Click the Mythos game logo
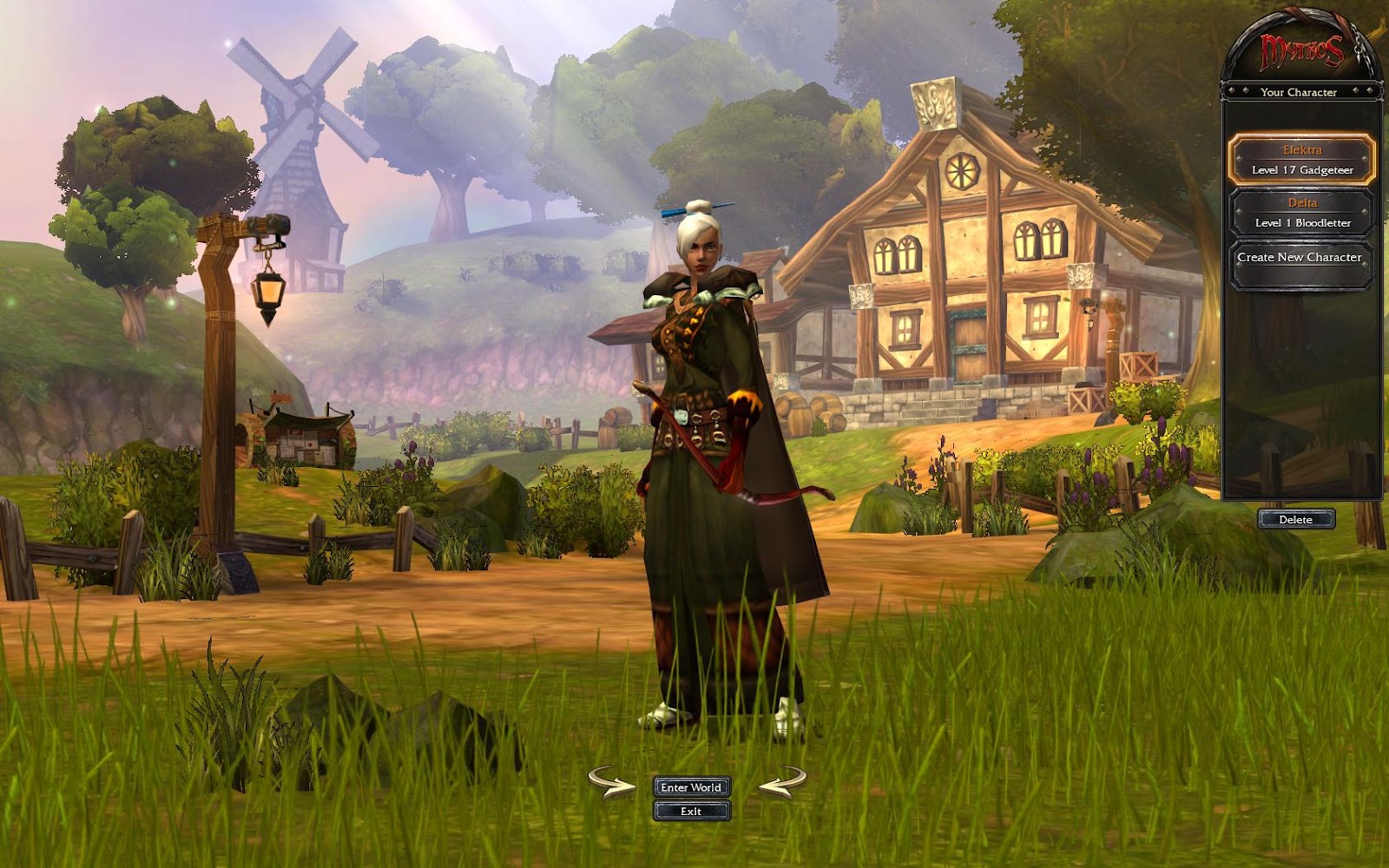This screenshot has height=868, width=1389. 1301,51
